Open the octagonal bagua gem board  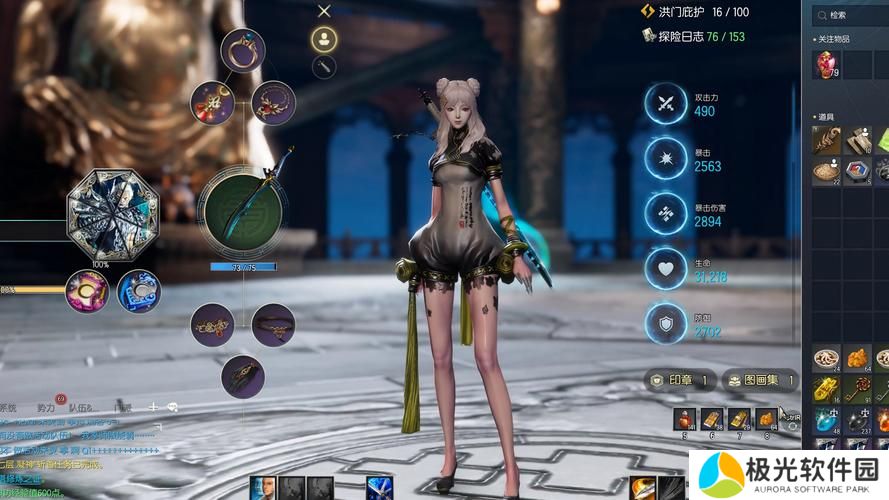tap(113, 214)
